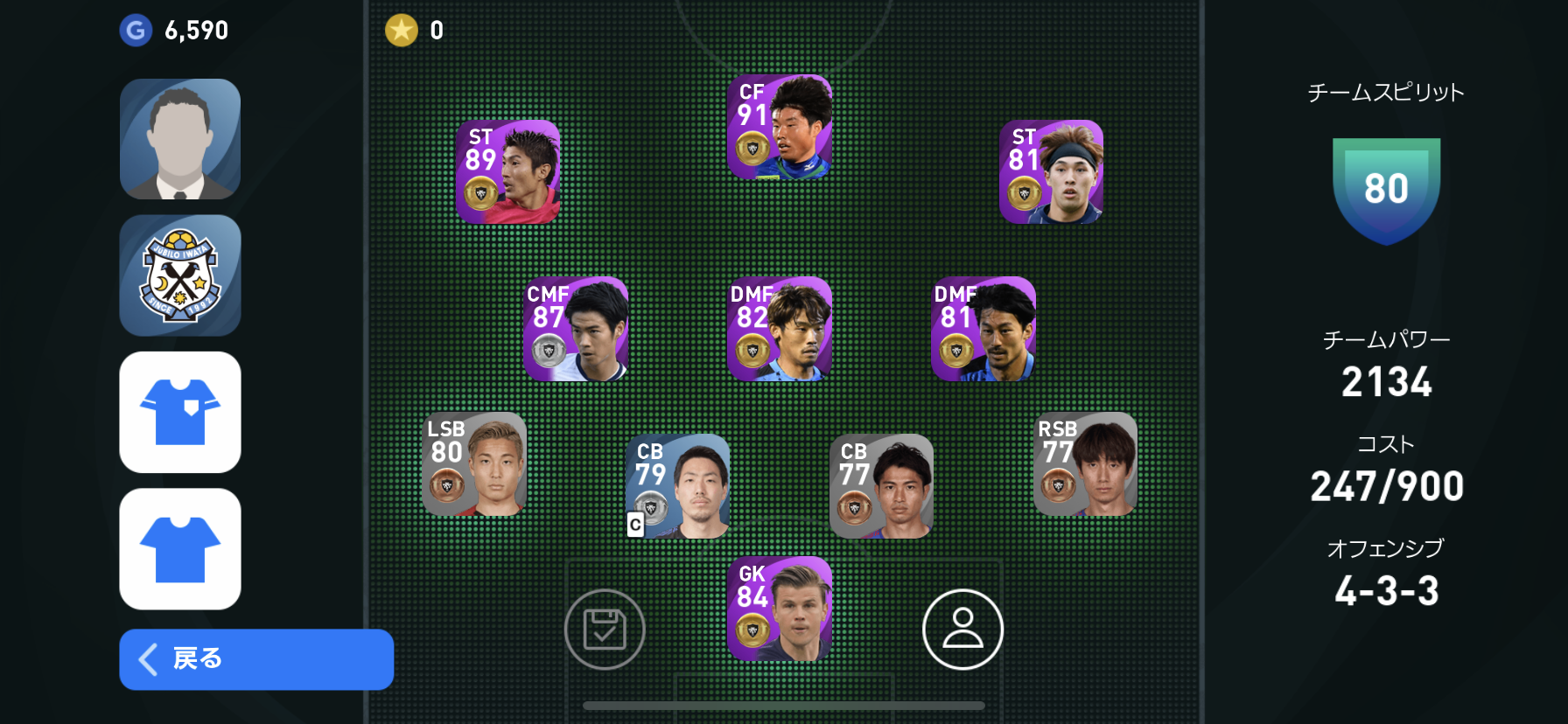Viewport: 1568px width, 724px height.
Task: Tap the blue G currency icon
Action: [136, 31]
